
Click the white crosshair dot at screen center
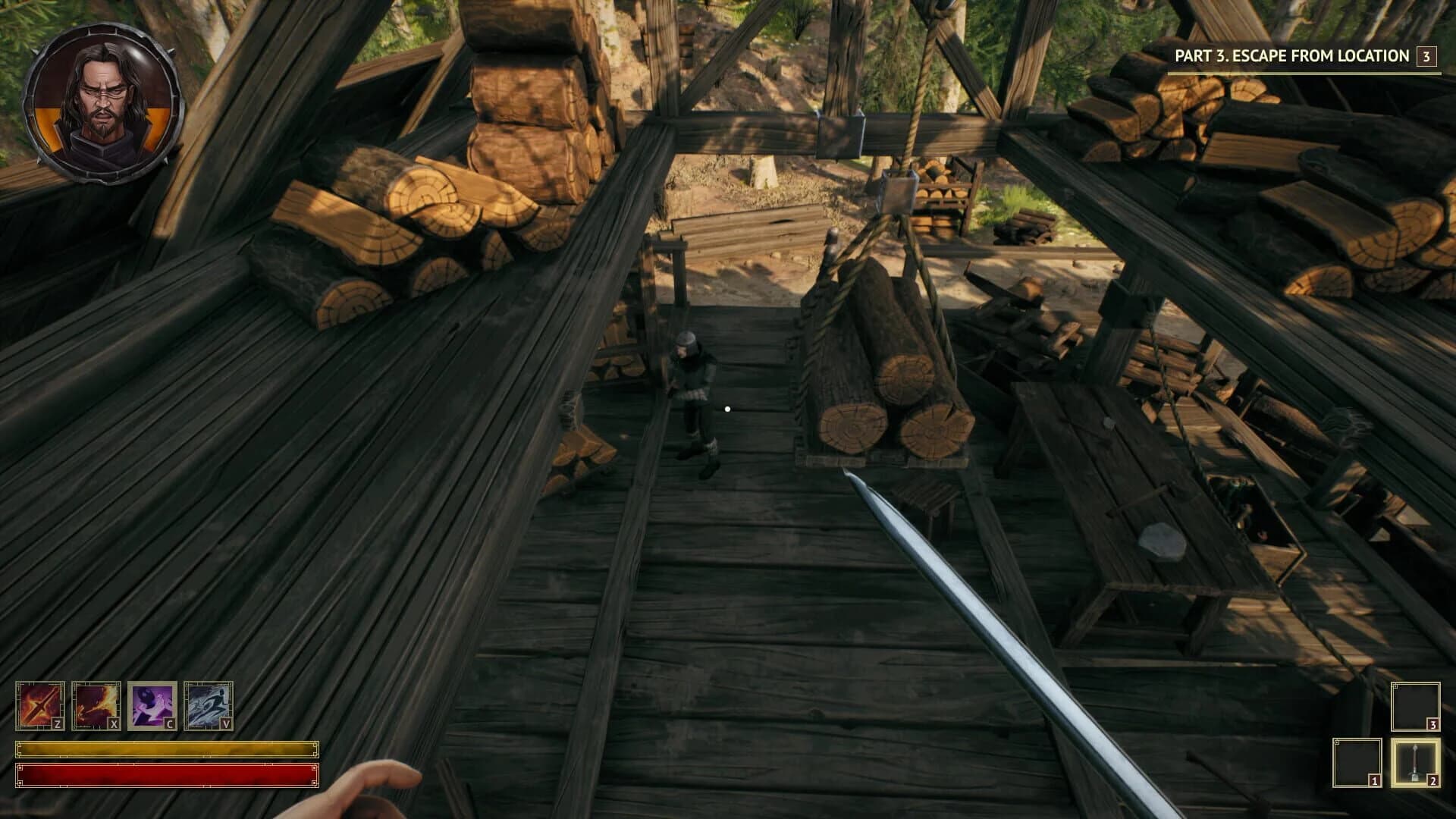tap(728, 407)
